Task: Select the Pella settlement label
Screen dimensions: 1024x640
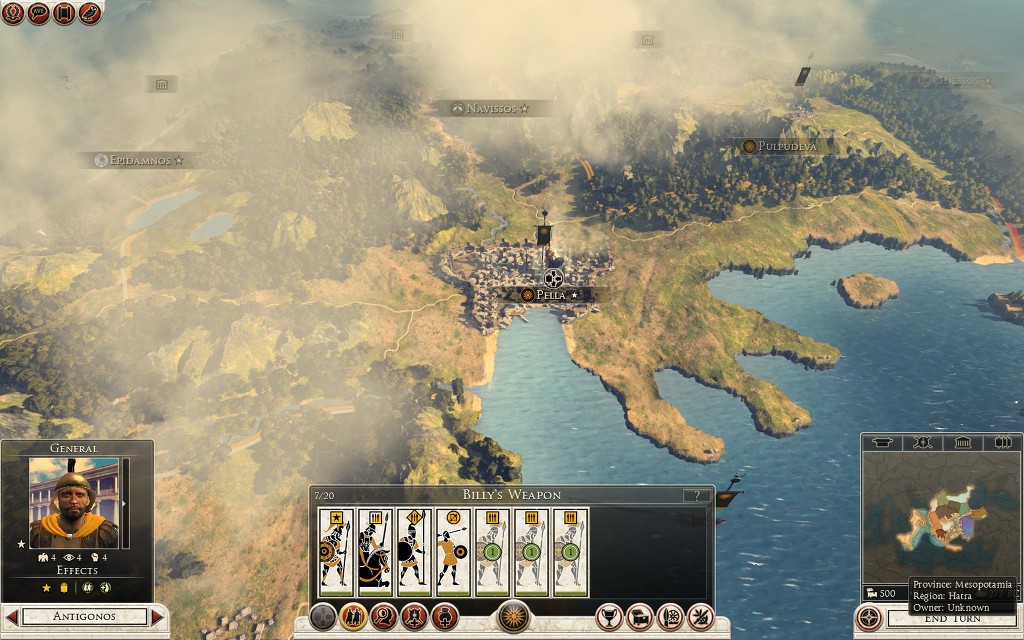Action: coord(551,295)
